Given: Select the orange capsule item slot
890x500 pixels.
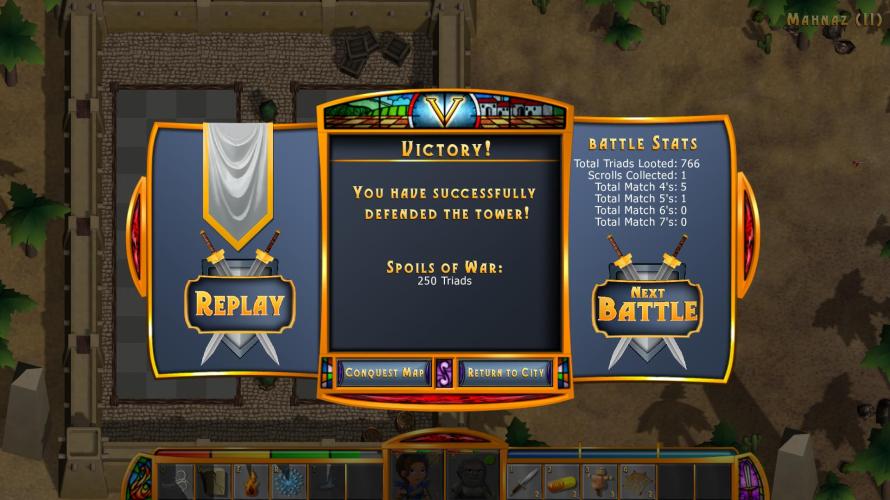Looking at the screenshot, I should pyautogui.click(x=563, y=481).
